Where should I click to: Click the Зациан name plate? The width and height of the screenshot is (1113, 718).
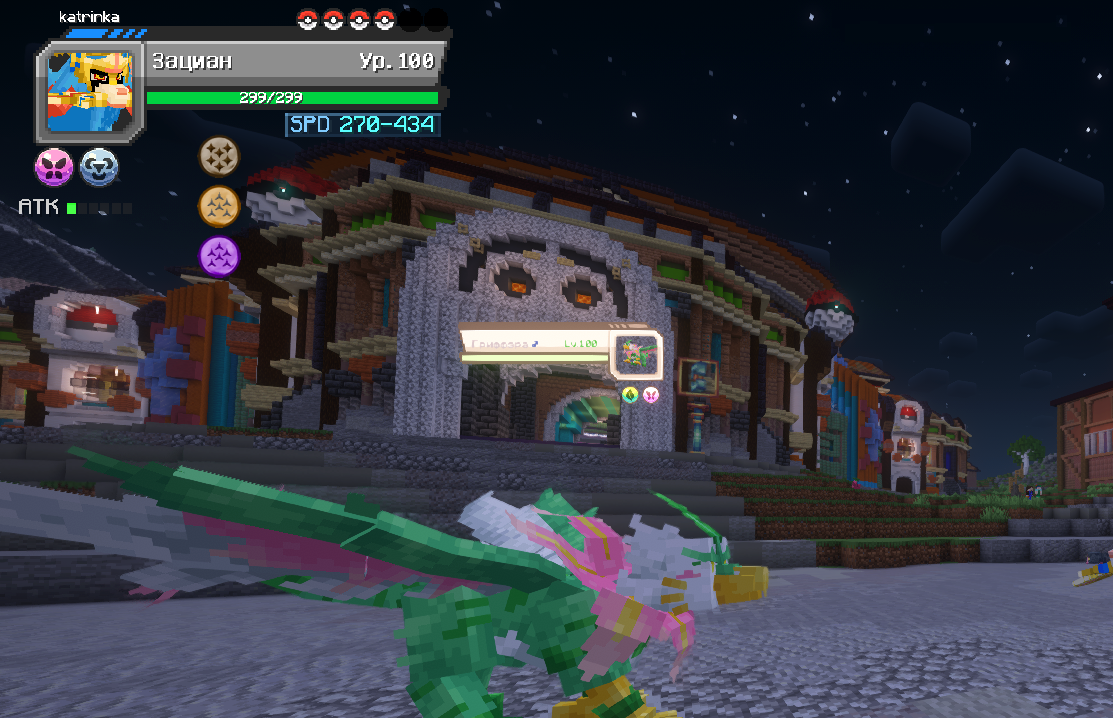(x=292, y=62)
